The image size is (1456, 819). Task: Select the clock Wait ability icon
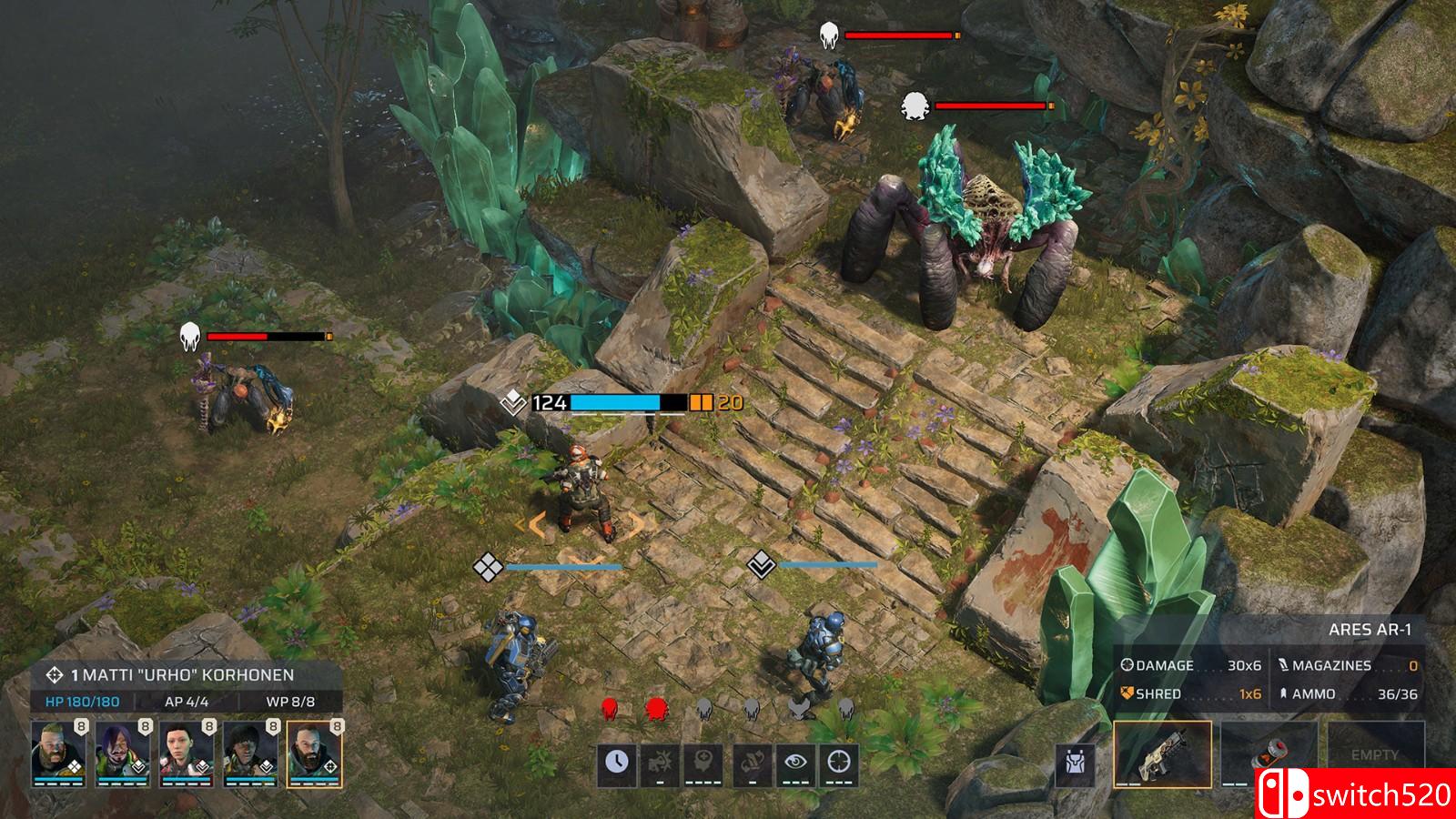tap(617, 763)
